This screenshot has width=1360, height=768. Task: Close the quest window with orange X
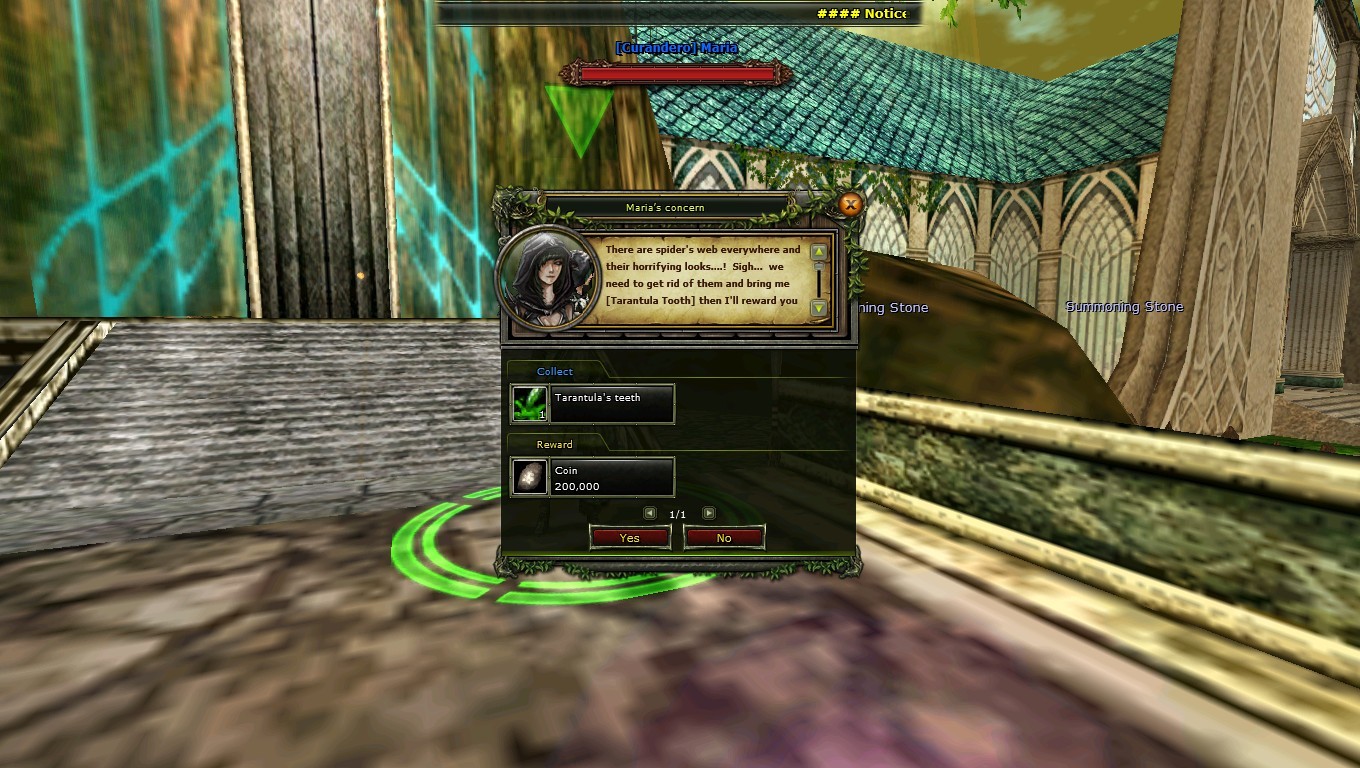tap(850, 204)
